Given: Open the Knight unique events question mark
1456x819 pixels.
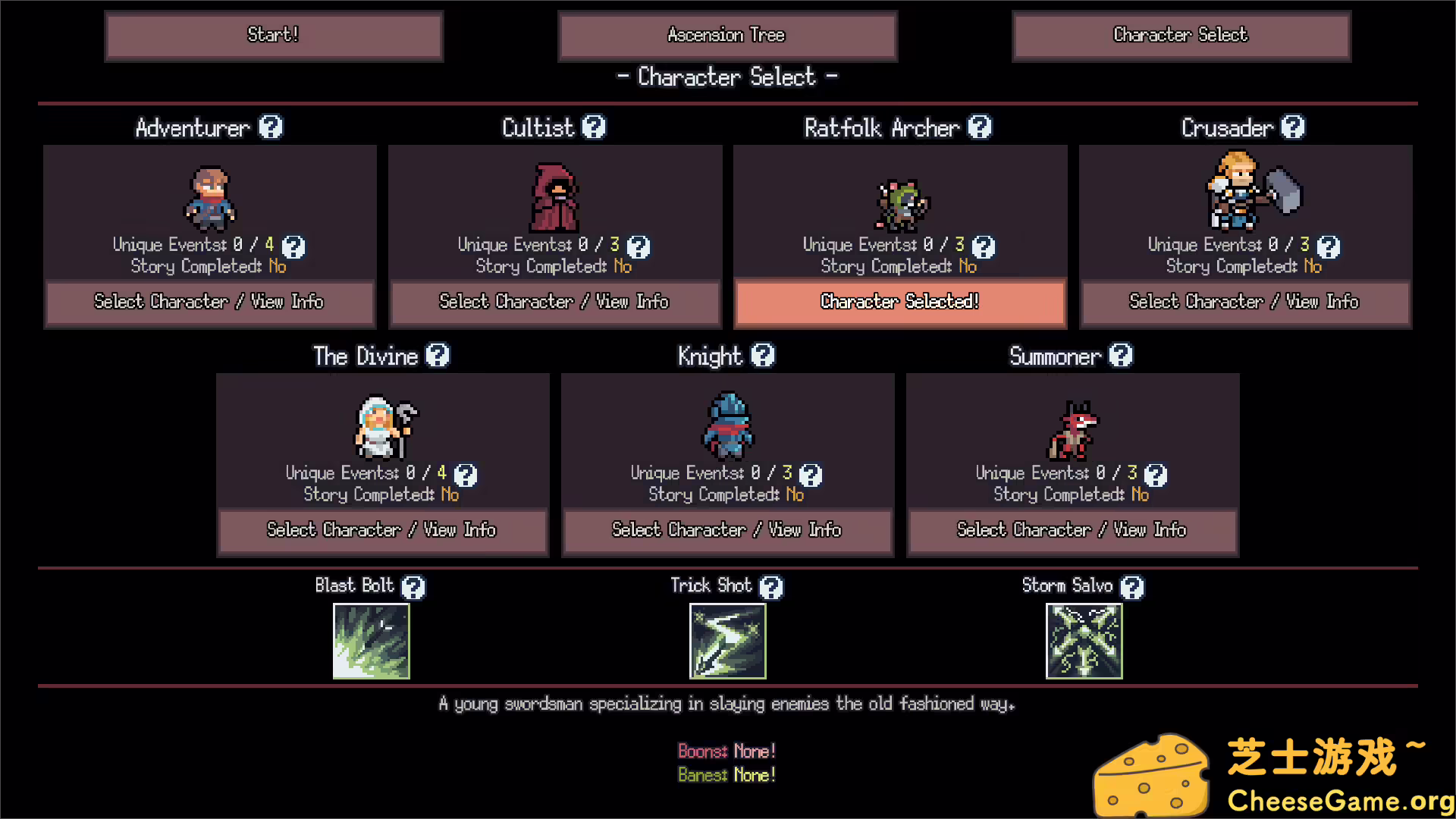Looking at the screenshot, I should tap(811, 475).
